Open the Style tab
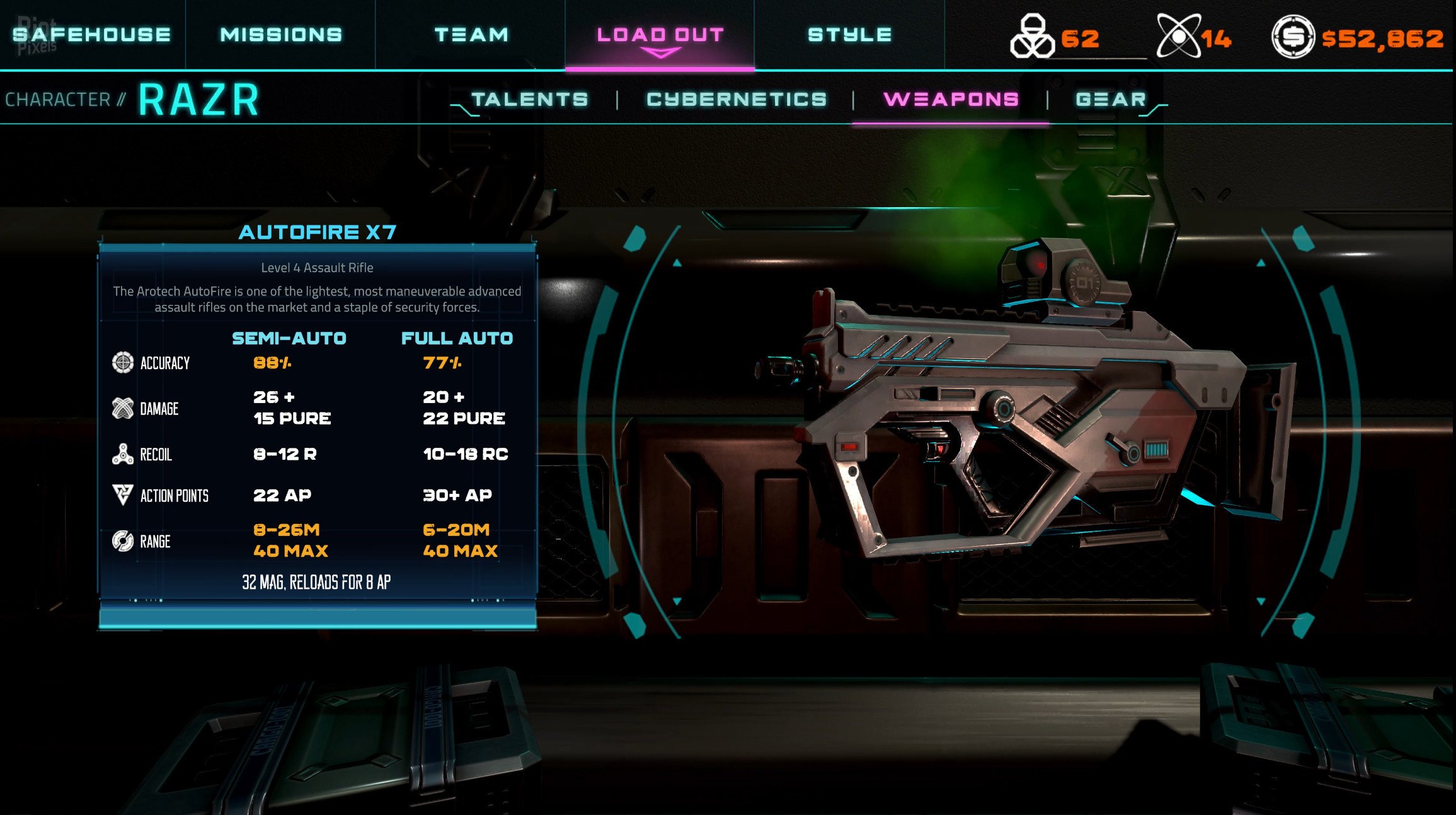 coord(849,35)
